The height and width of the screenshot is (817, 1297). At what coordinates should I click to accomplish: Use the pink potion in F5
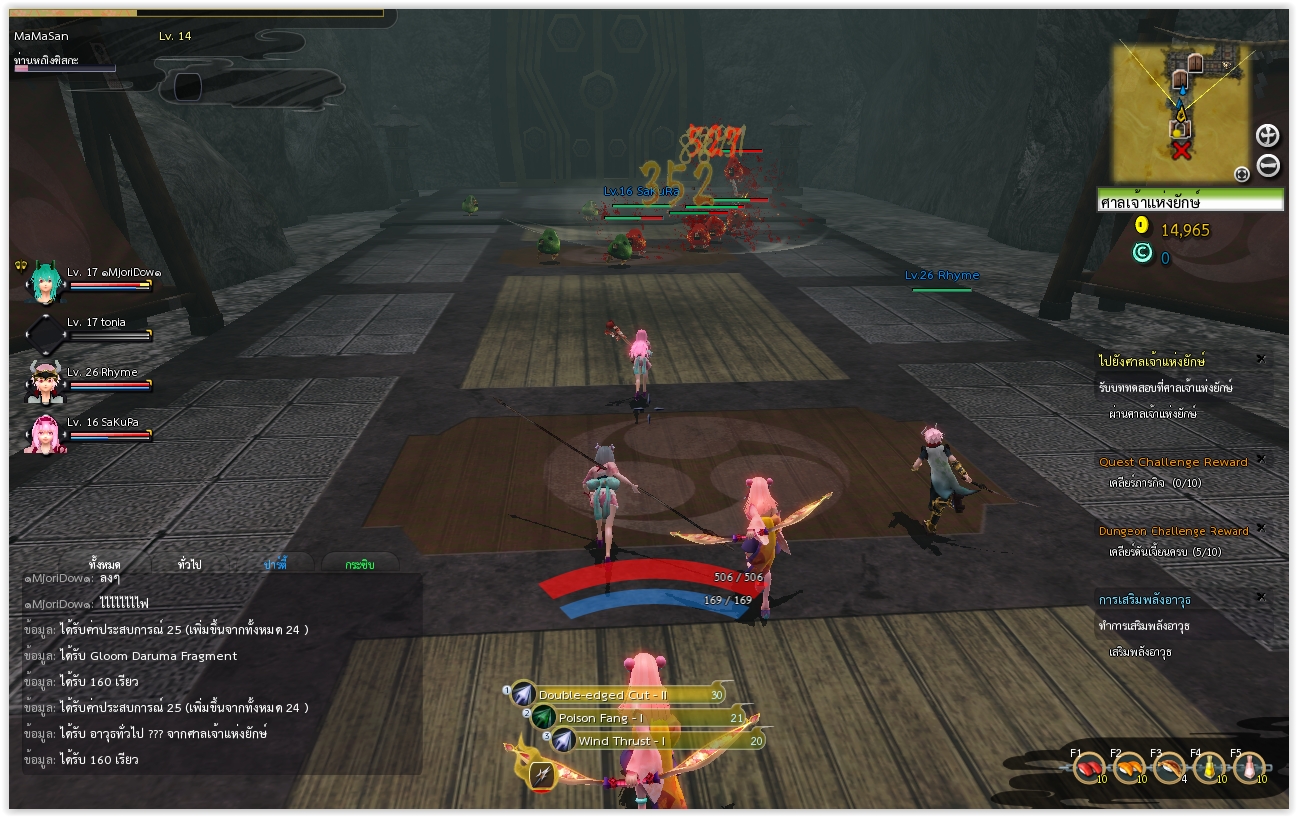[x=1248, y=768]
